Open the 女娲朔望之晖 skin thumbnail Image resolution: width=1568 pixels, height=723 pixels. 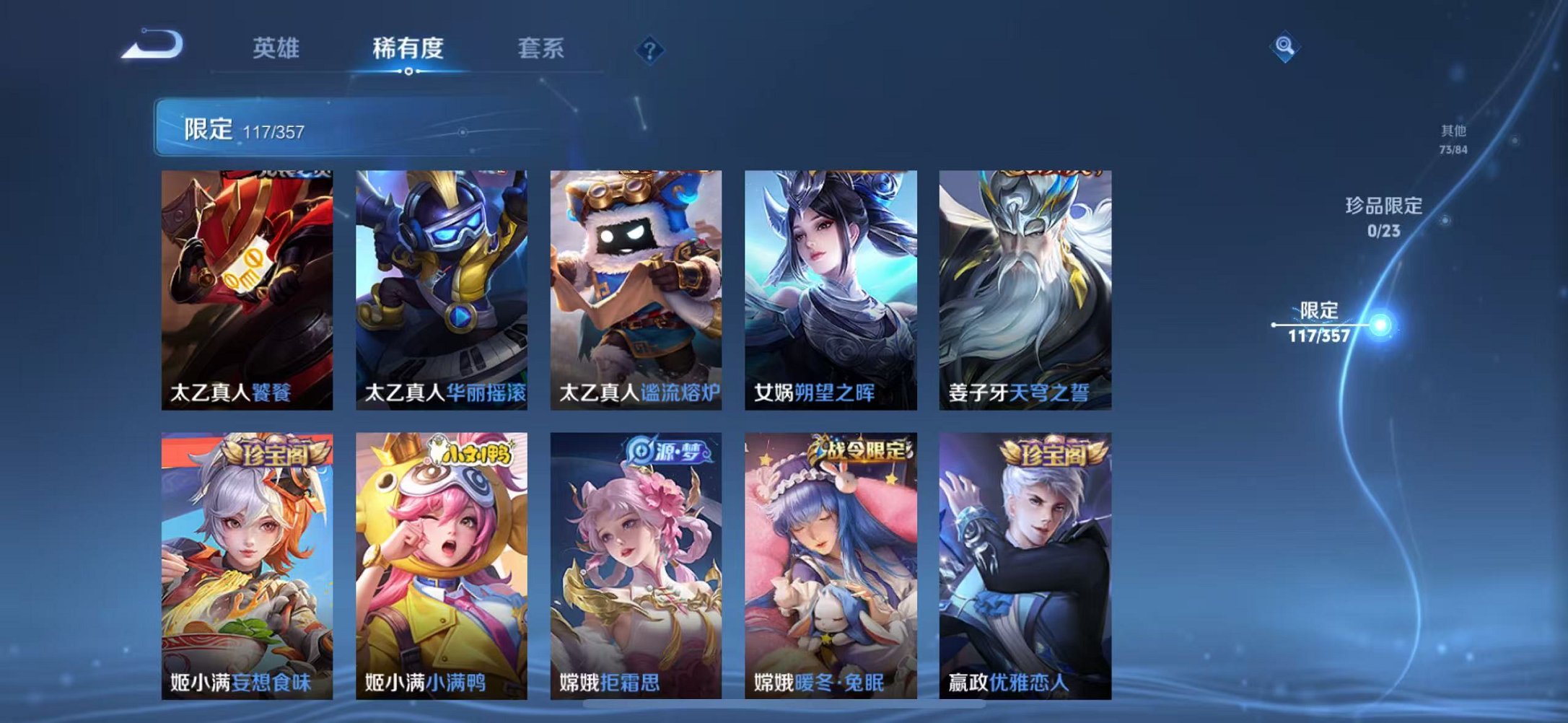pyautogui.click(x=830, y=289)
